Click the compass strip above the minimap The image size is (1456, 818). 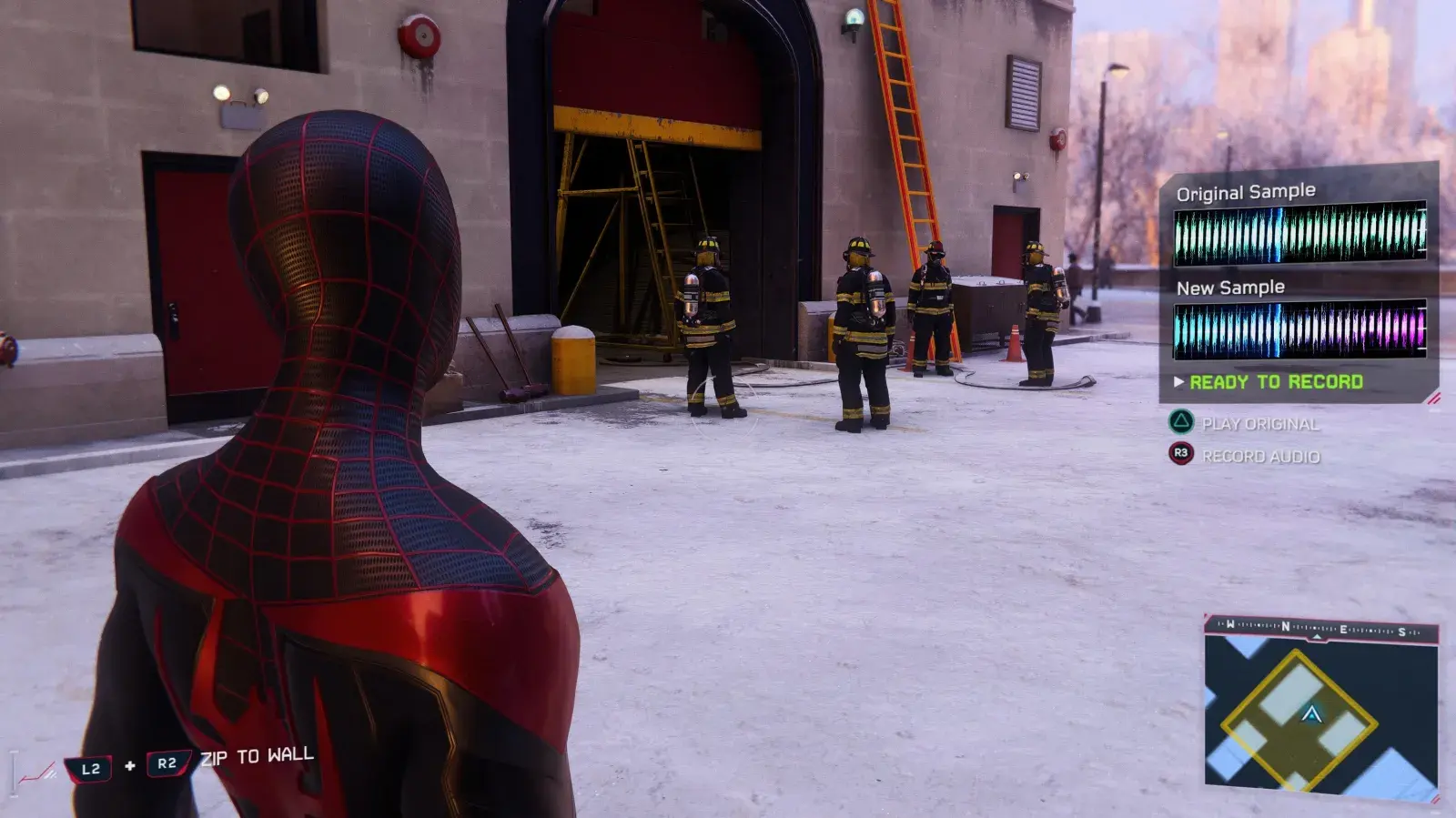click(1321, 628)
